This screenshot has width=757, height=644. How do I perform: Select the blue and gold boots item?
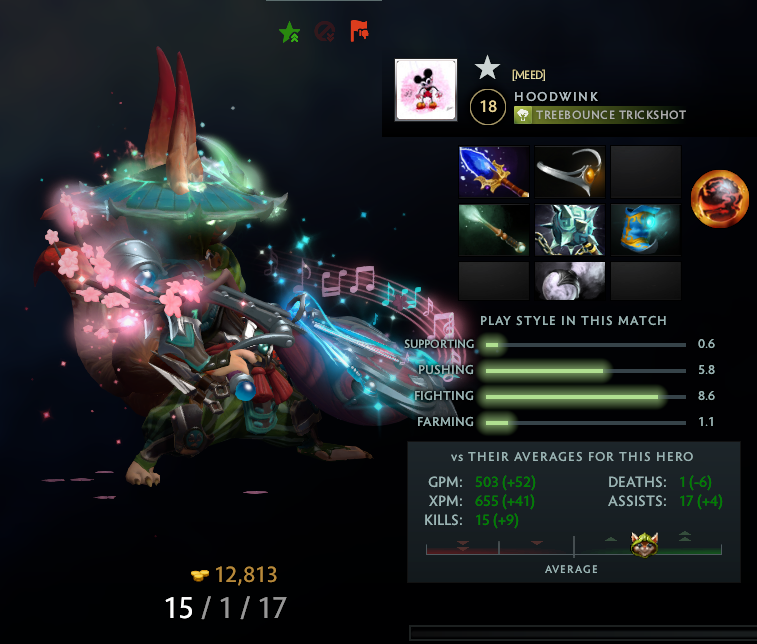[x=645, y=230]
